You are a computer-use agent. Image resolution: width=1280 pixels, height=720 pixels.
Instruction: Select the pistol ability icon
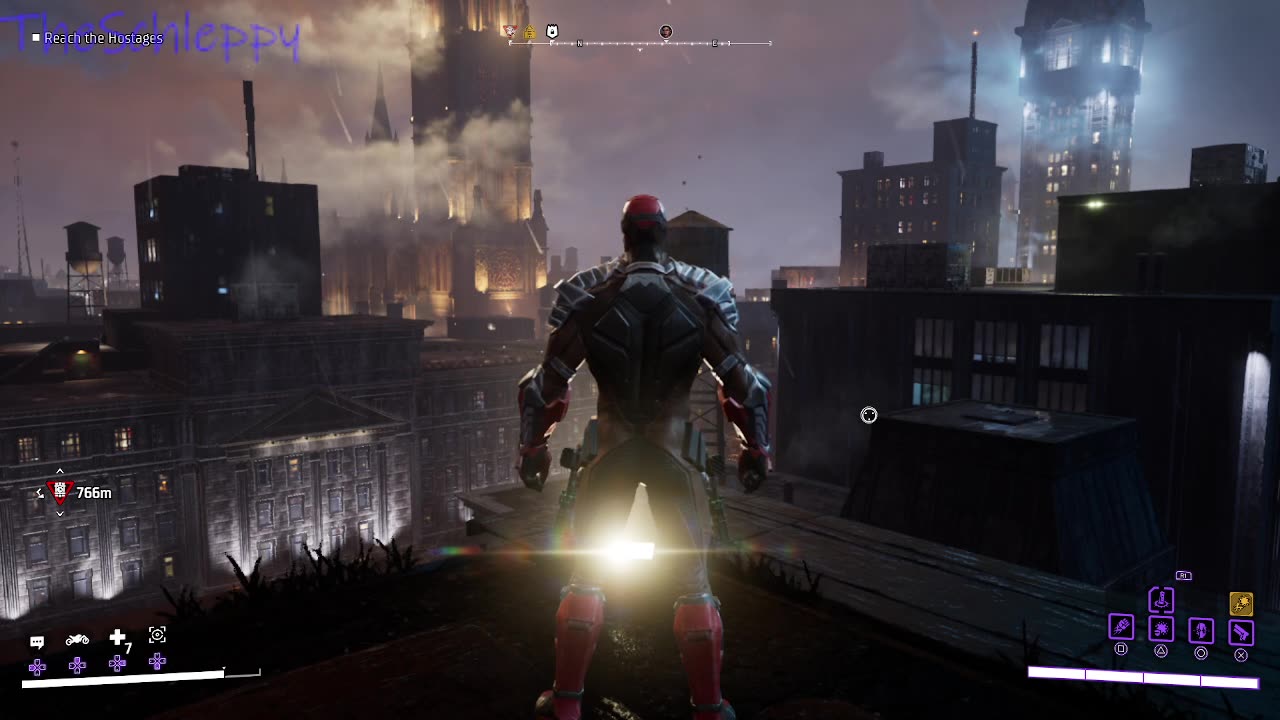pos(1241,632)
